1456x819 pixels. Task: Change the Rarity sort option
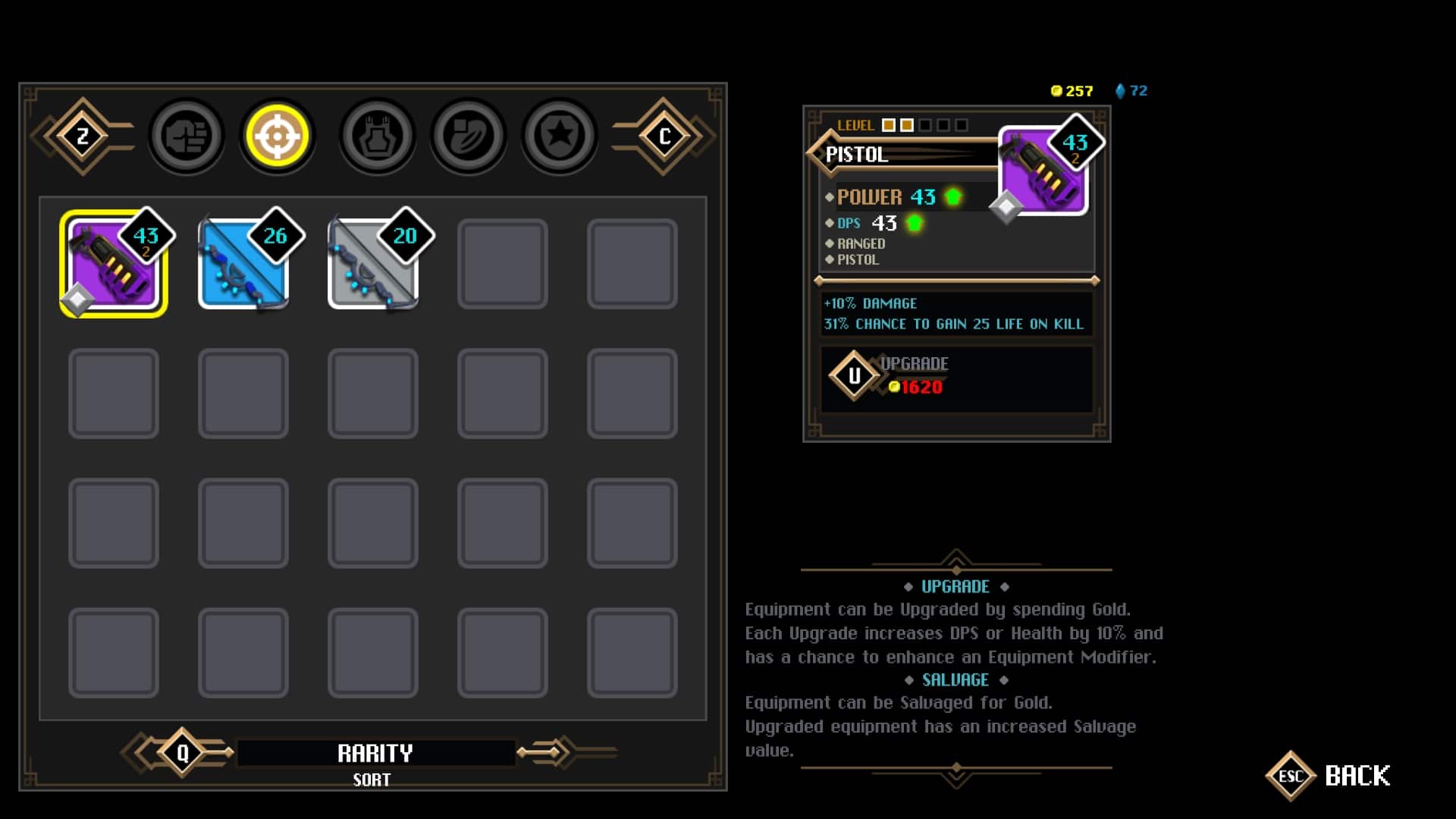375,753
